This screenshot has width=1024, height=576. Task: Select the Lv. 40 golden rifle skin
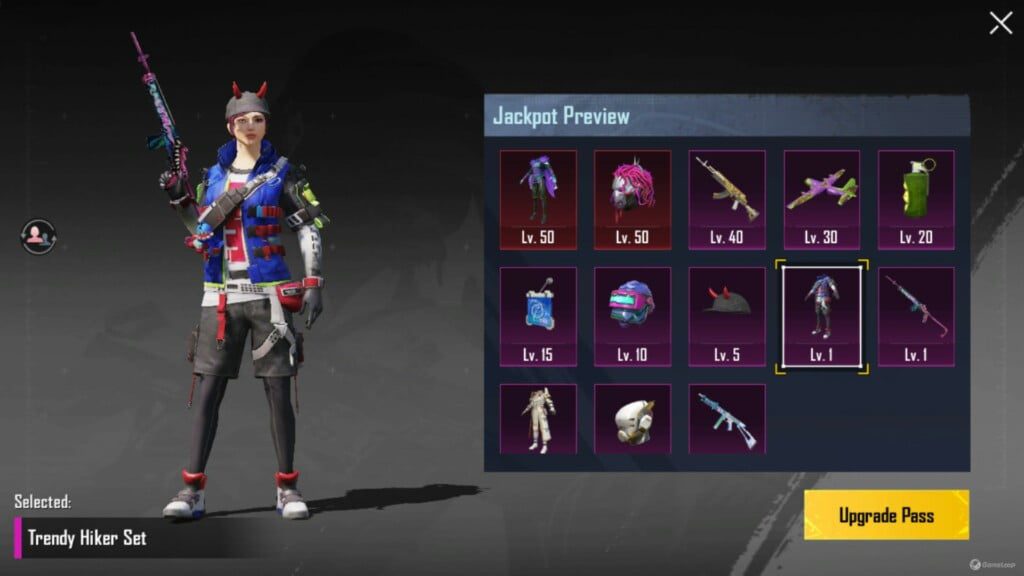(x=727, y=199)
